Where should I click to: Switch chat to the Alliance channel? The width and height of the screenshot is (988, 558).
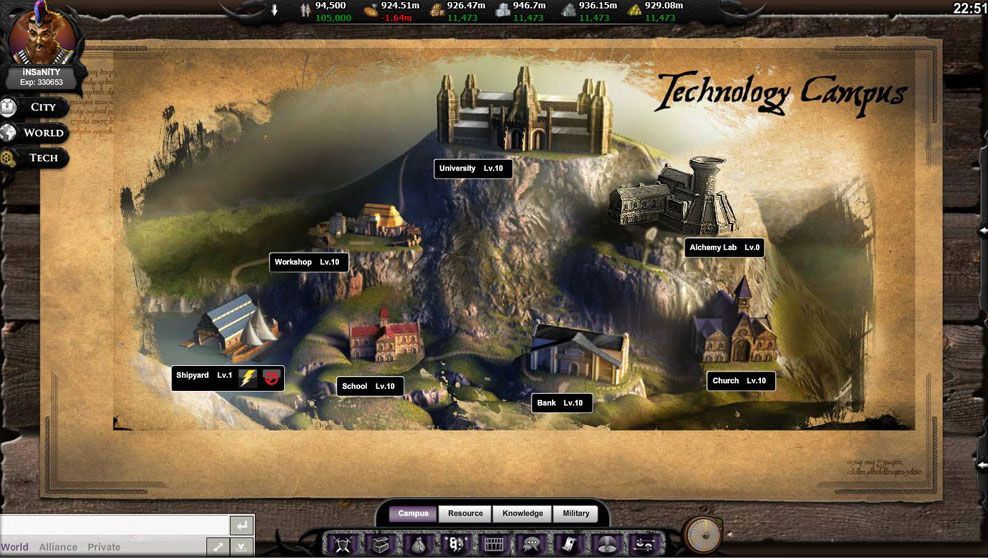[x=58, y=548]
